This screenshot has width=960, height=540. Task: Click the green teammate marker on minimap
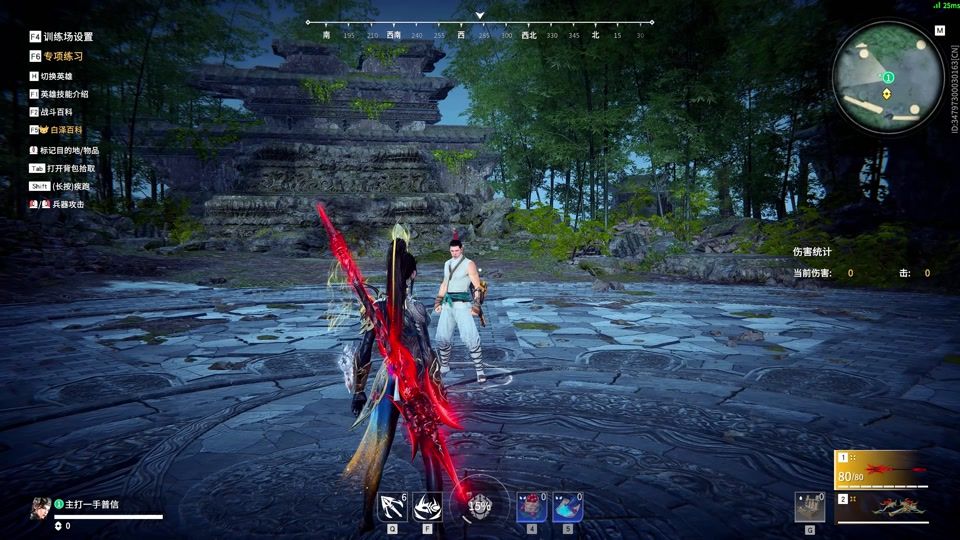pyautogui.click(x=888, y=77)
